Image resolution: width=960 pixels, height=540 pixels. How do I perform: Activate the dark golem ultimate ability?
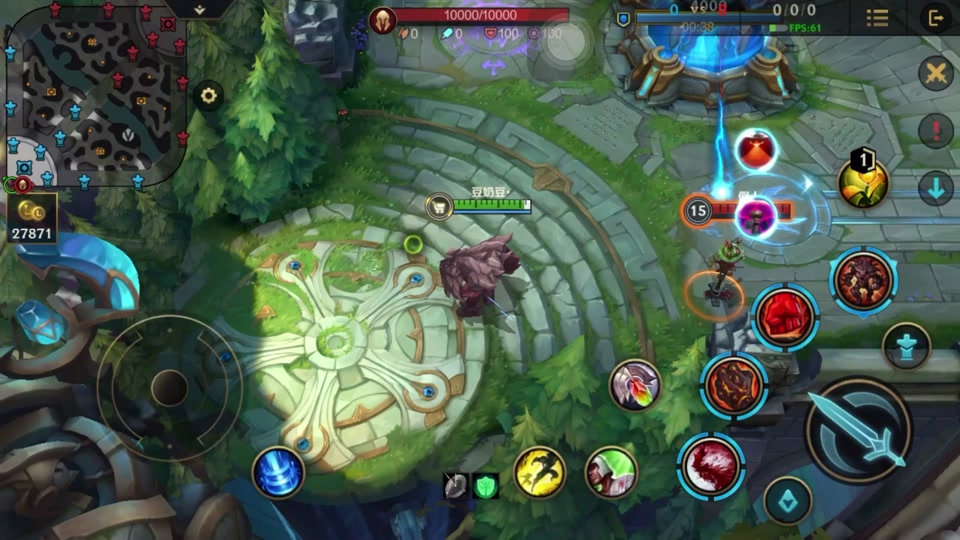[x=863, y=281]
